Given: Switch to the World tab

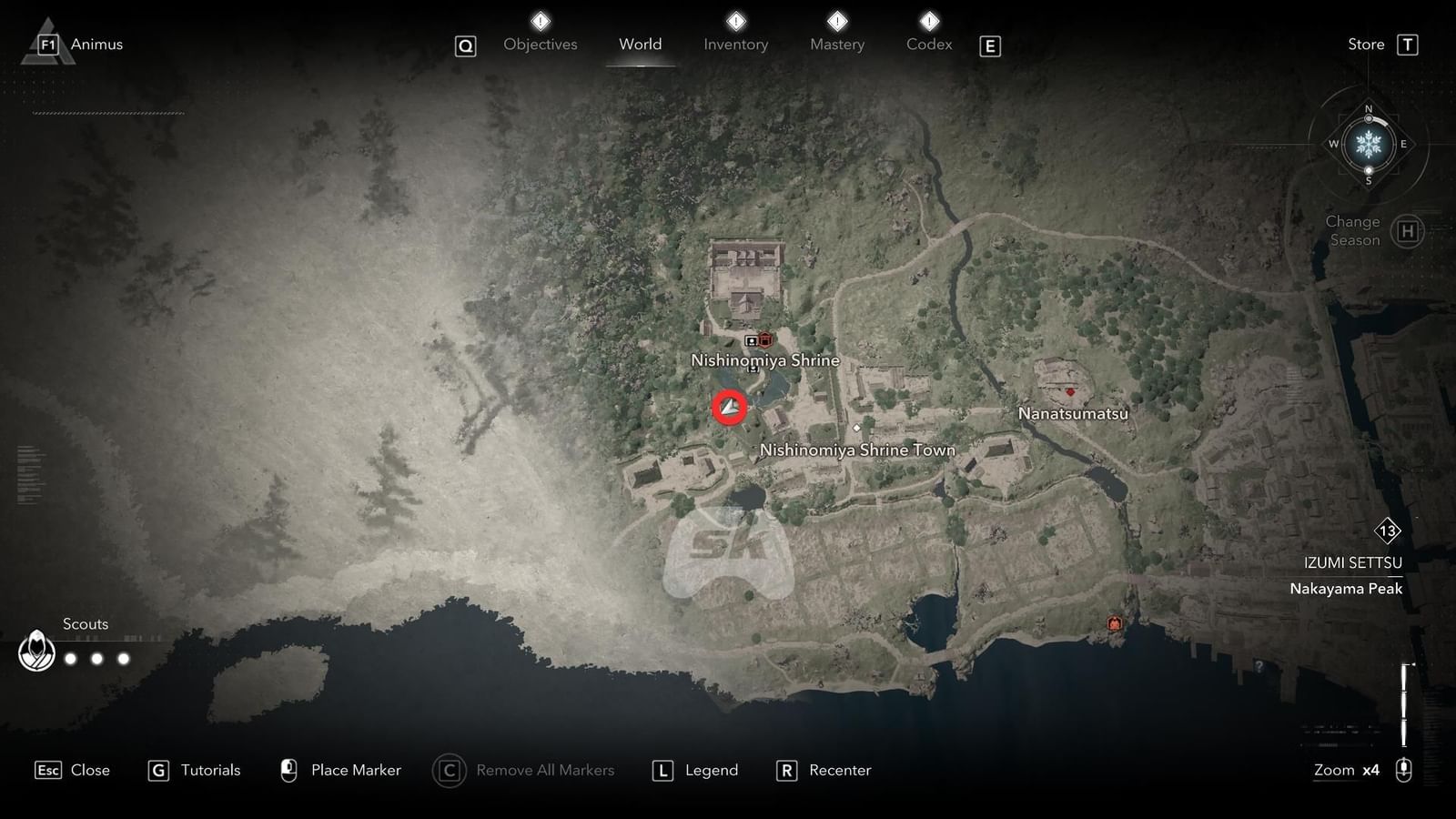Looking at the screenshot, I should [641, 44].
